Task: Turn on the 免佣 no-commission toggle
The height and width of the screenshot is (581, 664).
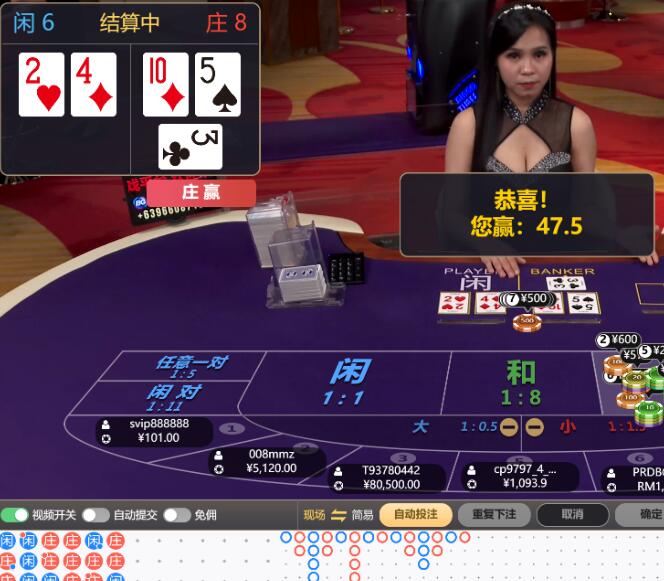Action: pos(177,515)
